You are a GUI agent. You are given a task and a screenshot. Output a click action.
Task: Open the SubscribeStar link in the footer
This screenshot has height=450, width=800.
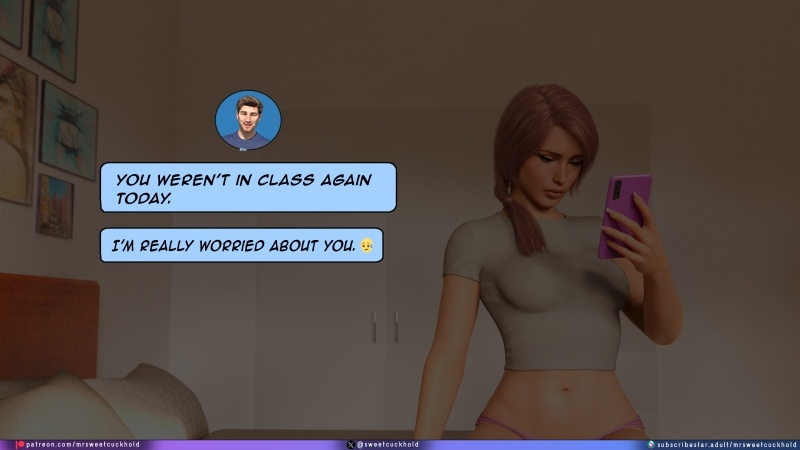[x=724, y=444]
